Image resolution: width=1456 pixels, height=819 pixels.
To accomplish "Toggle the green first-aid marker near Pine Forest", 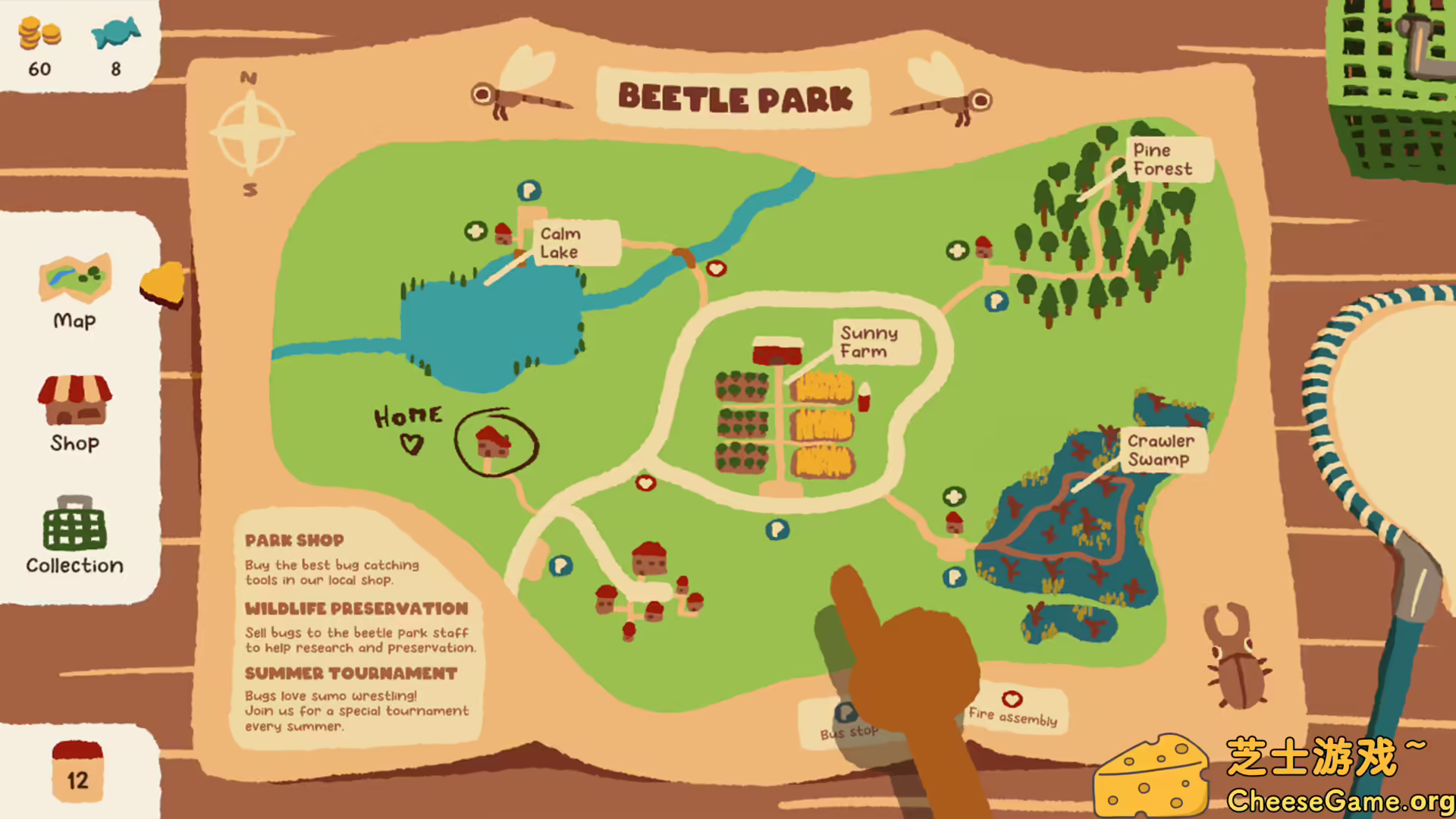I will 955,250.
